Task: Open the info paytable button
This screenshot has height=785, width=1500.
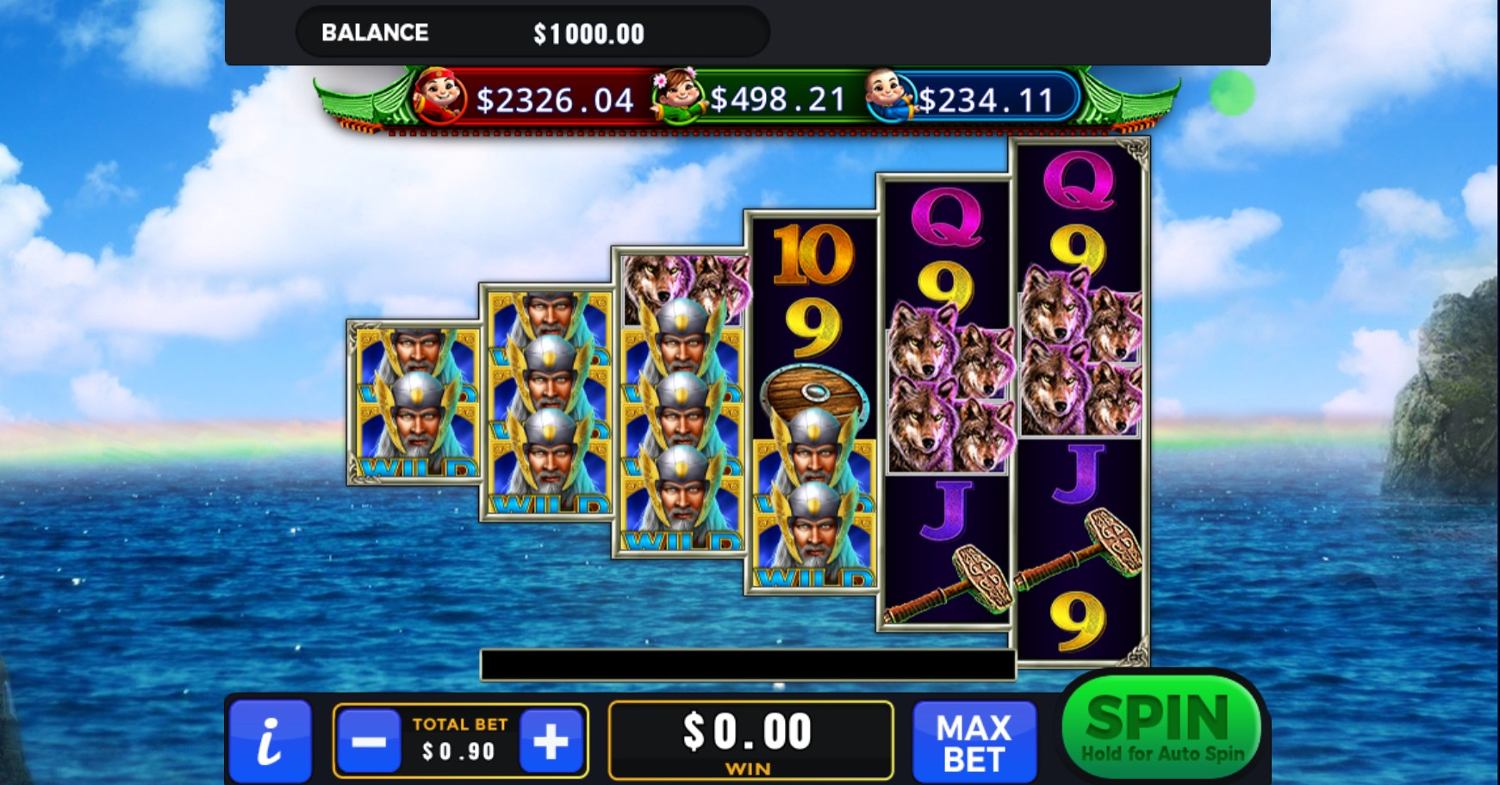Action: (270, 742)
